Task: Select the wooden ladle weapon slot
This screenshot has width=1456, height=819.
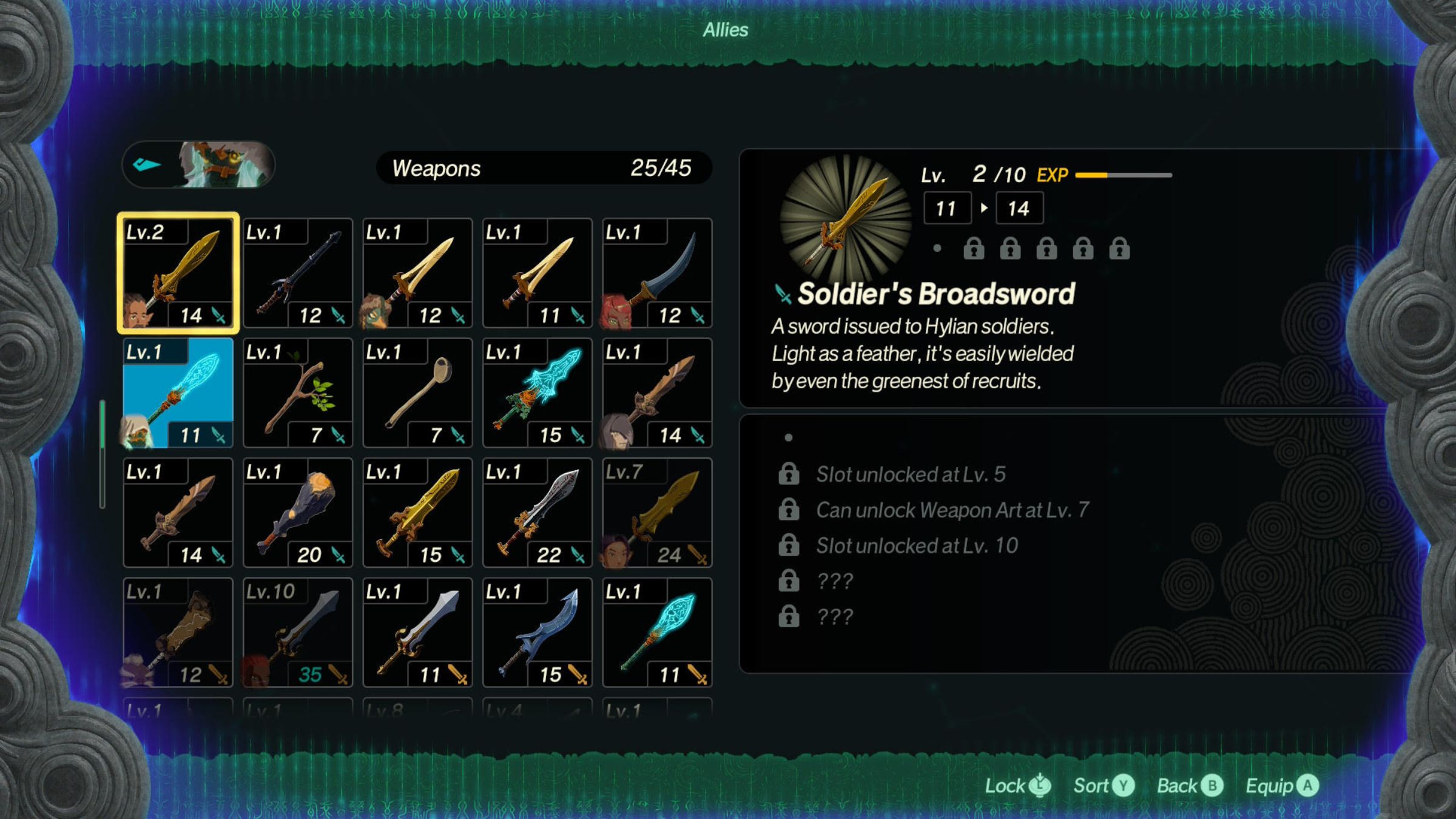Action: 417,393
